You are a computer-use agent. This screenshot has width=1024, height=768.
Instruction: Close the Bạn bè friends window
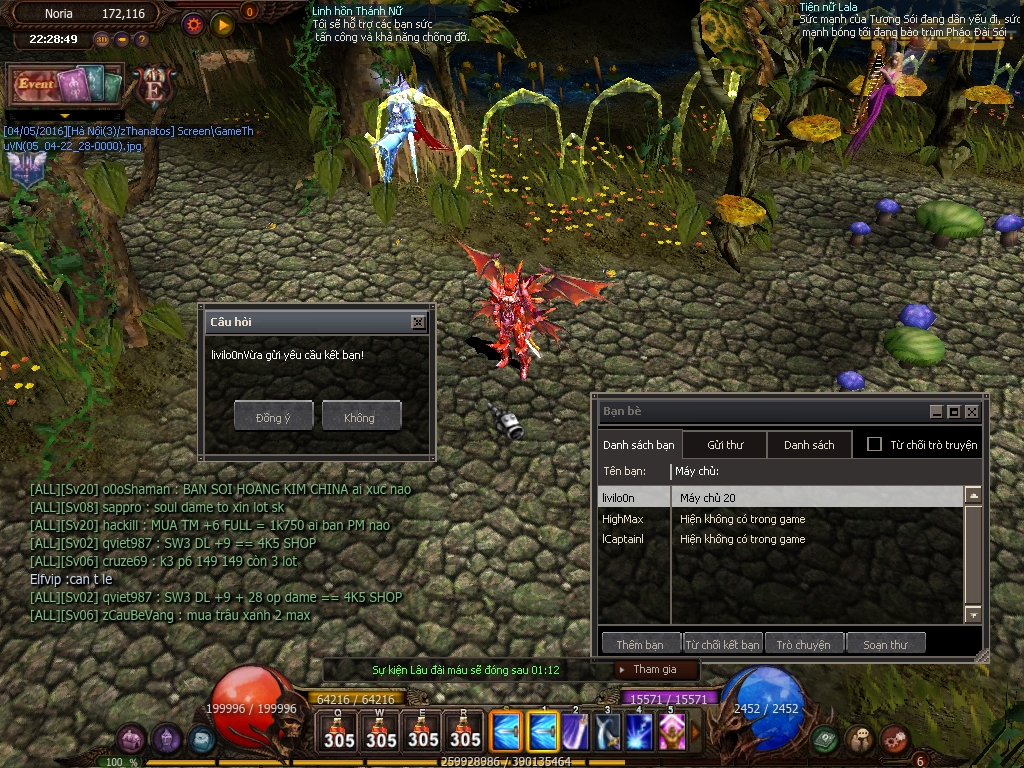click(x=971, y=411)
